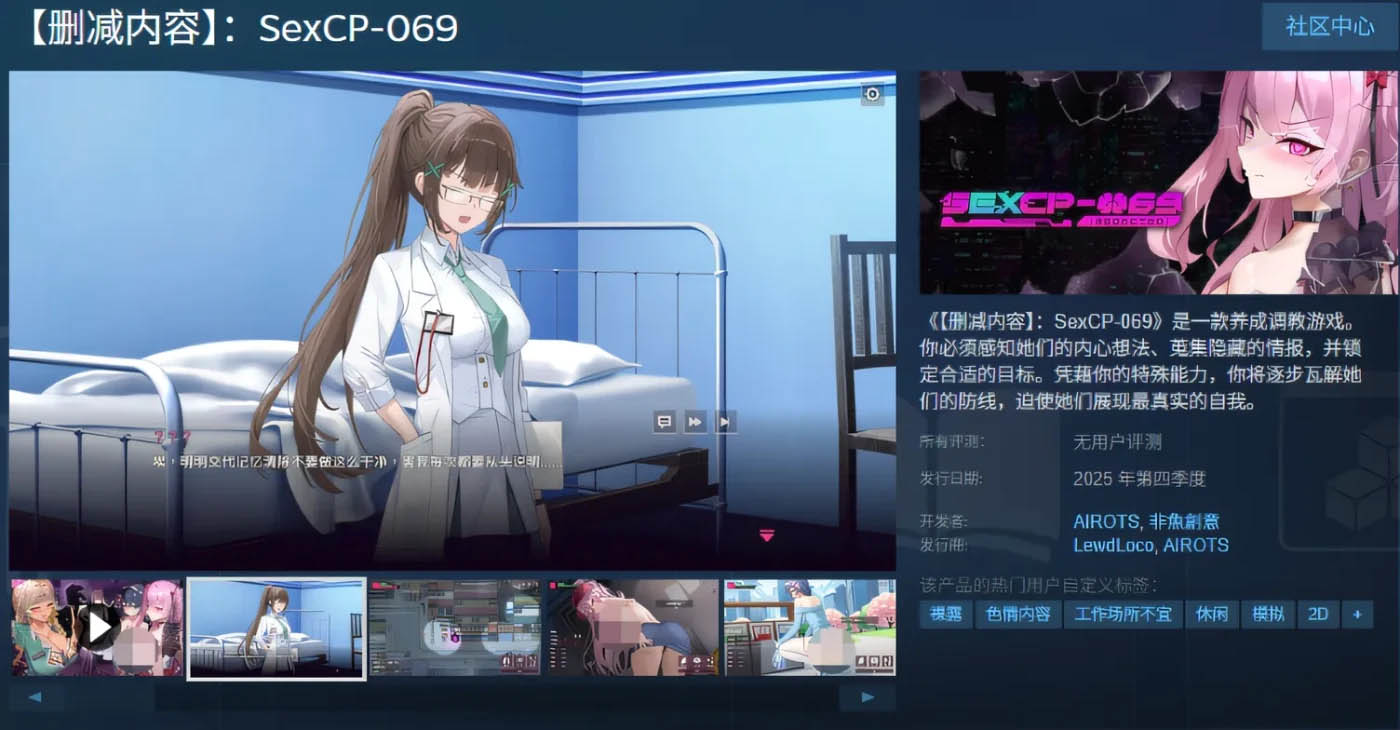Click the 裸露 tag
Image resolution: width=1400 pixels, height=730 pixels.
[944, 615]
